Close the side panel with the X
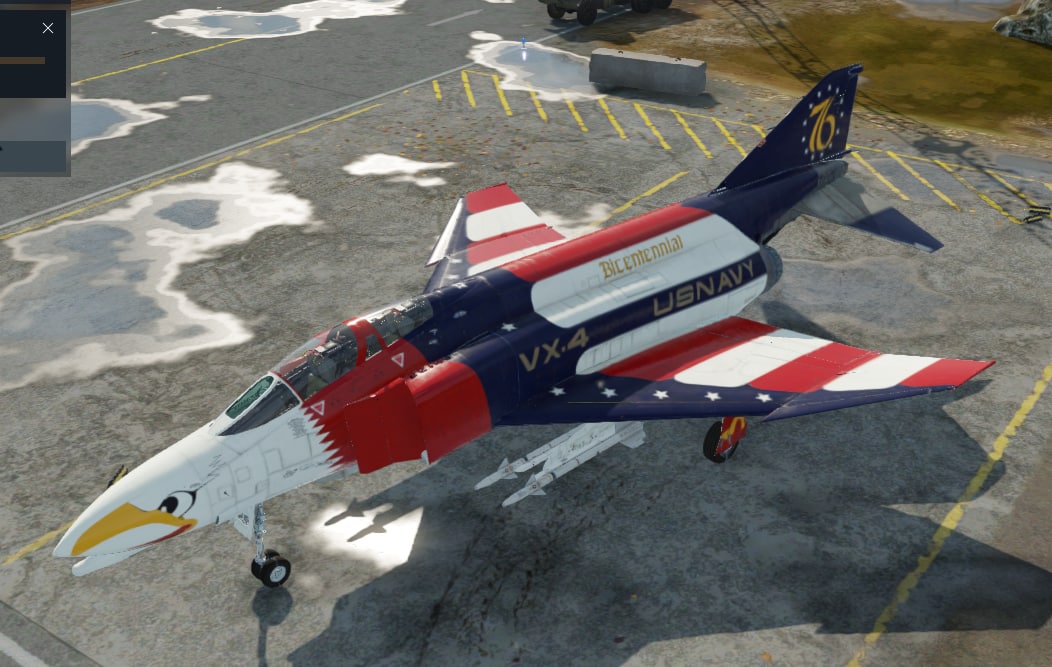The image size is (1052, 667). coord(48,28)
